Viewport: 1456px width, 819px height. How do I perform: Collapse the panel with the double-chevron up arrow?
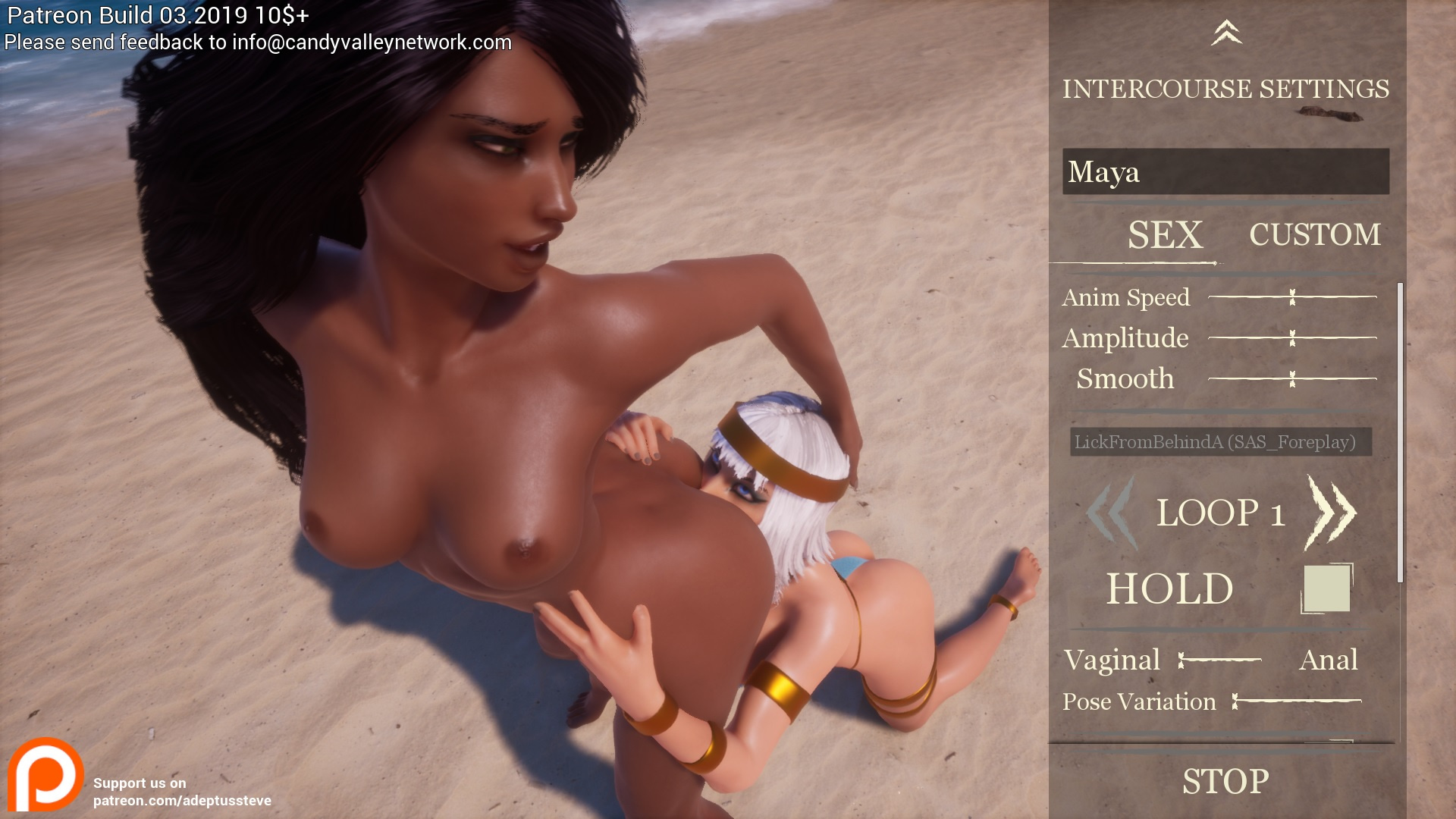1226,33
